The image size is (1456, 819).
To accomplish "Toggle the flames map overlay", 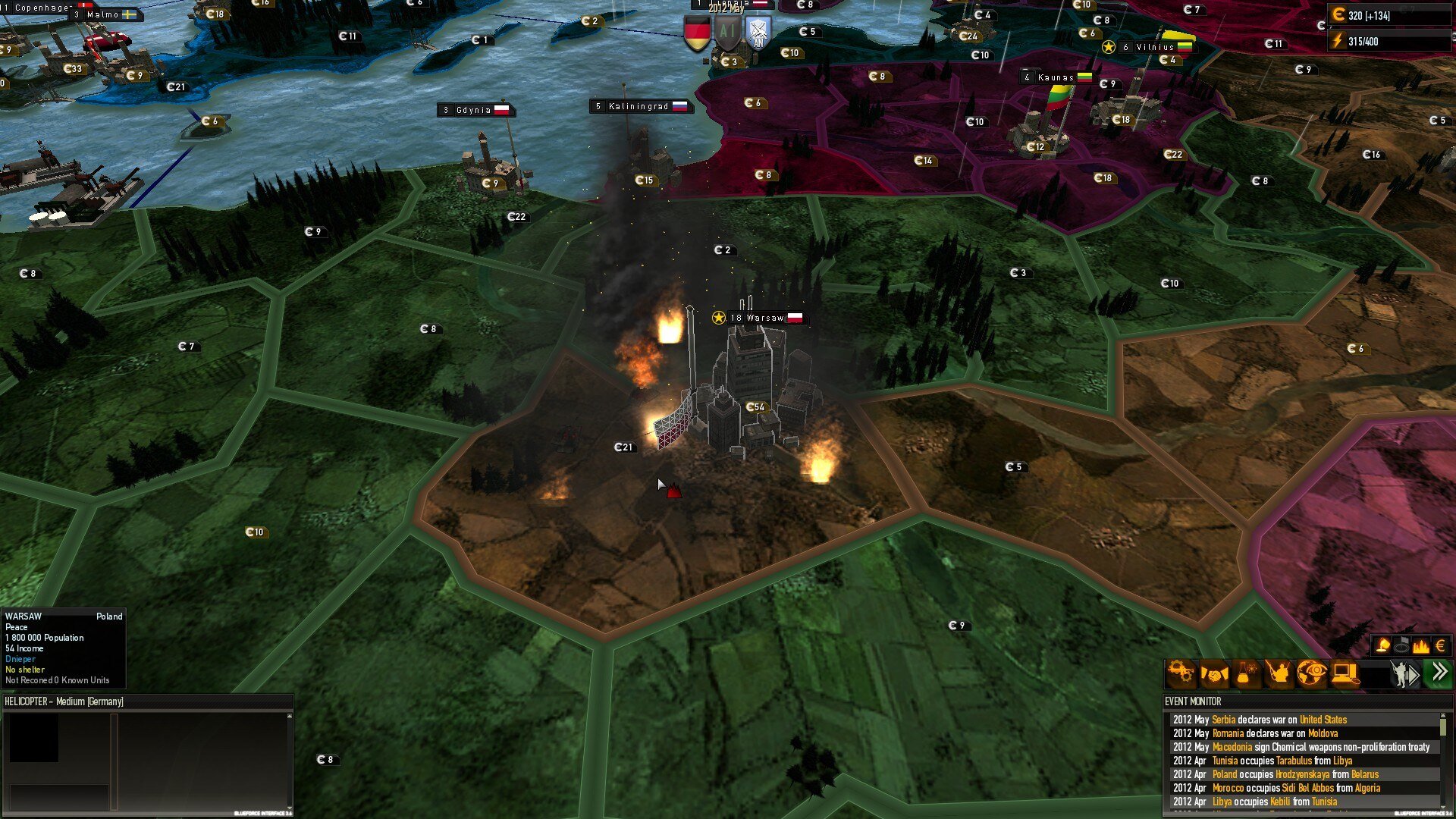I will tap(1420, 645).
